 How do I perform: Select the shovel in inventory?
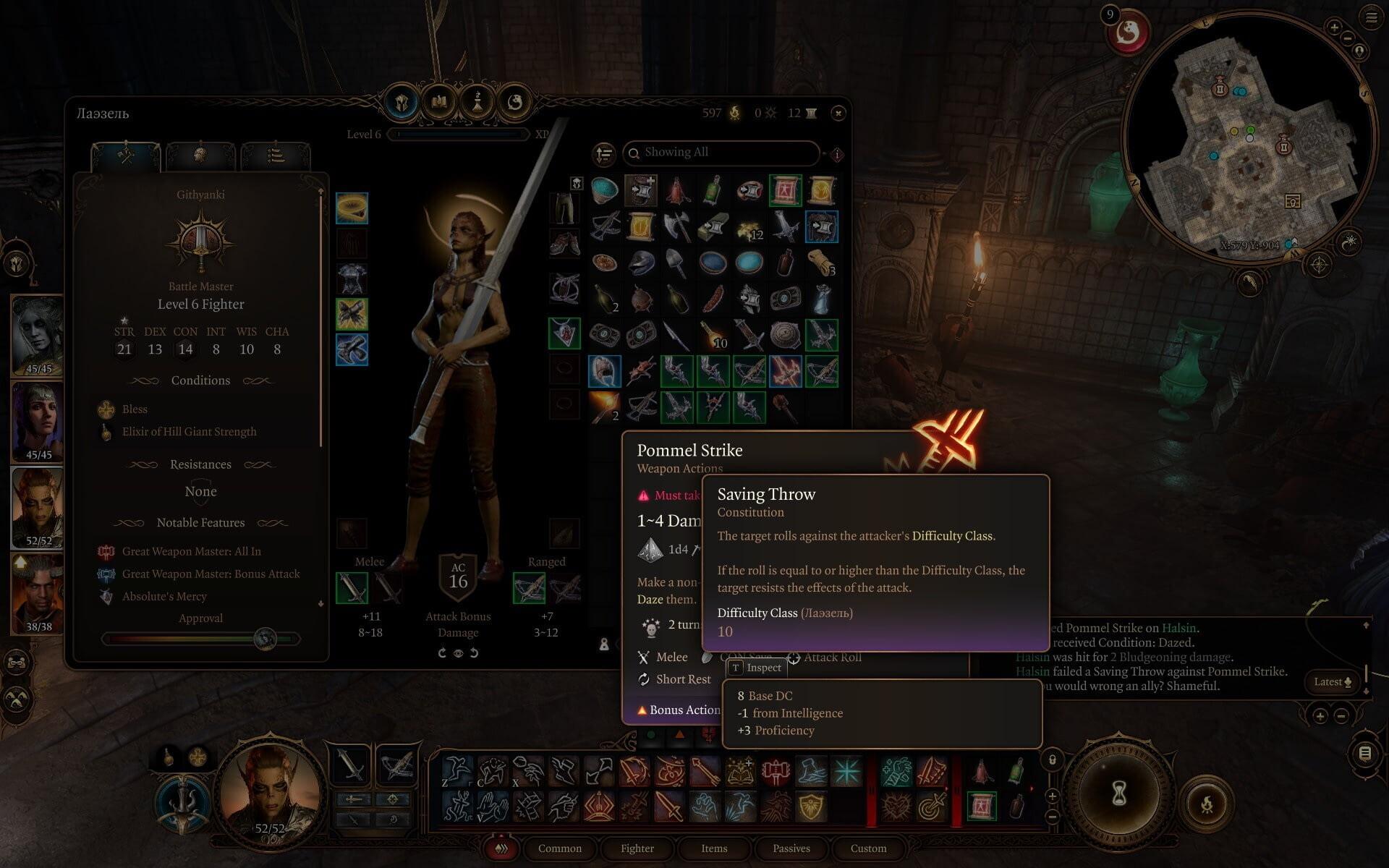(x=676, y=262)
